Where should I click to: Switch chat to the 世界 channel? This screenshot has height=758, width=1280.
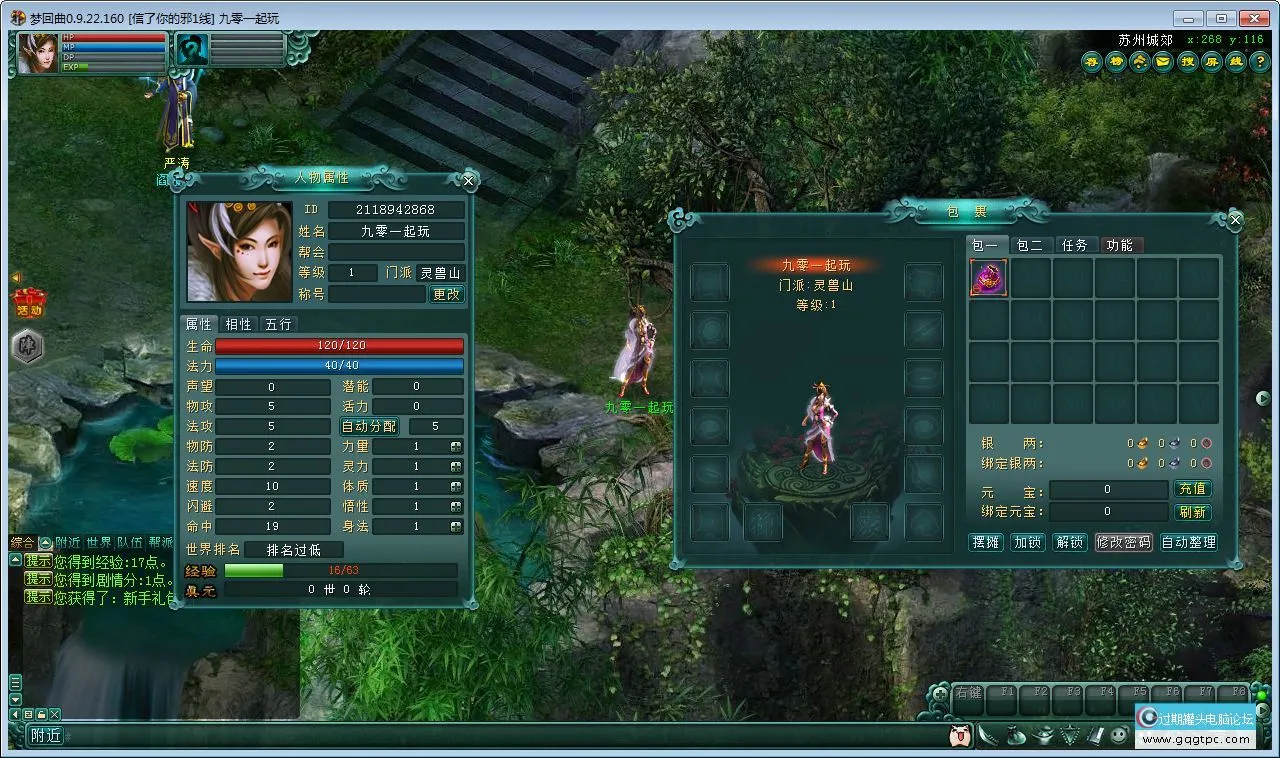point(98,542)
